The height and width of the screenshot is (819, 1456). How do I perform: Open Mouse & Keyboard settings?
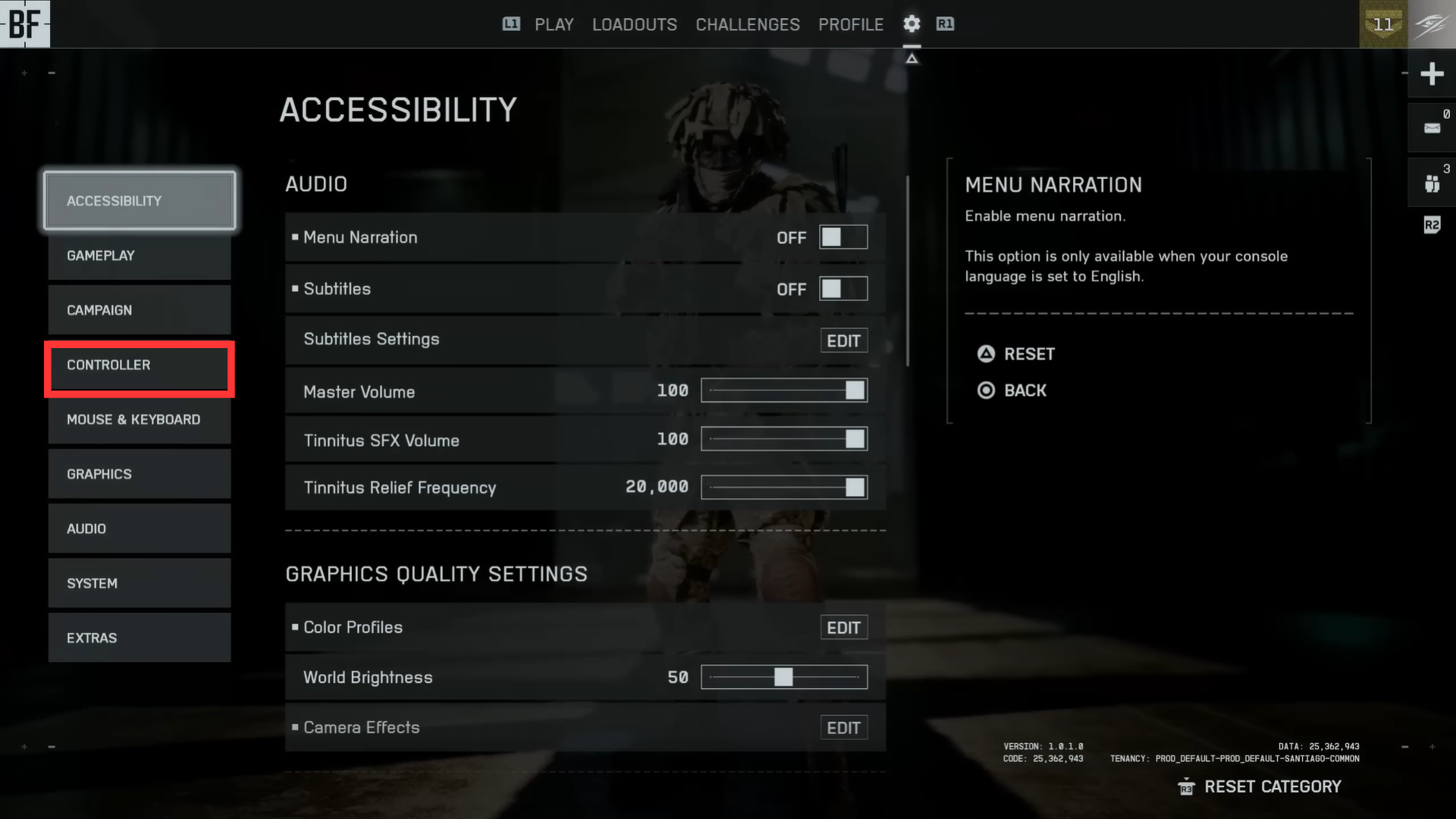pyautogui.click(x=140, y=420)
